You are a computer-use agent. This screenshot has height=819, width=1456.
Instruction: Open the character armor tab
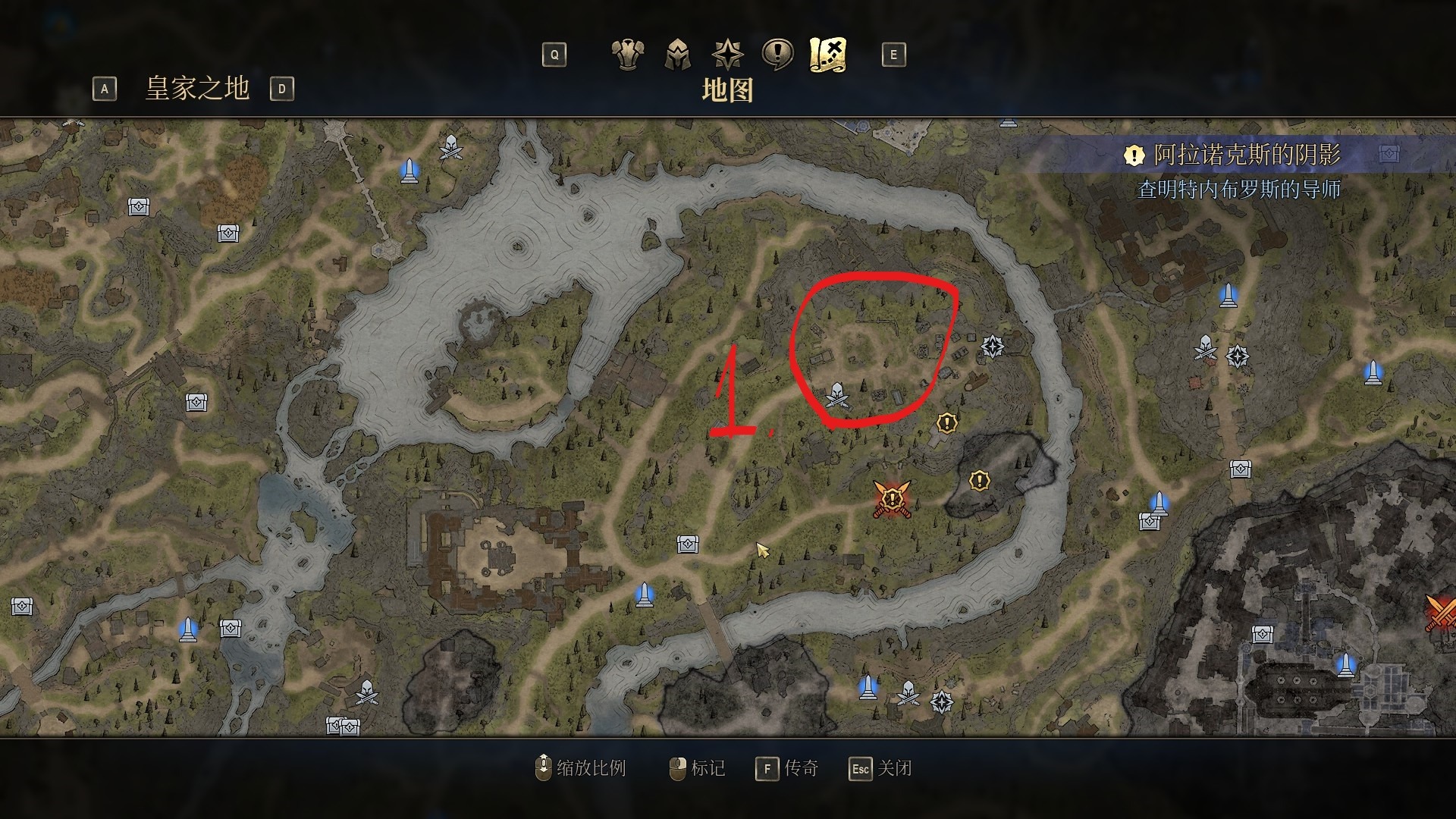pyautogui.click(x=627, y=55)
